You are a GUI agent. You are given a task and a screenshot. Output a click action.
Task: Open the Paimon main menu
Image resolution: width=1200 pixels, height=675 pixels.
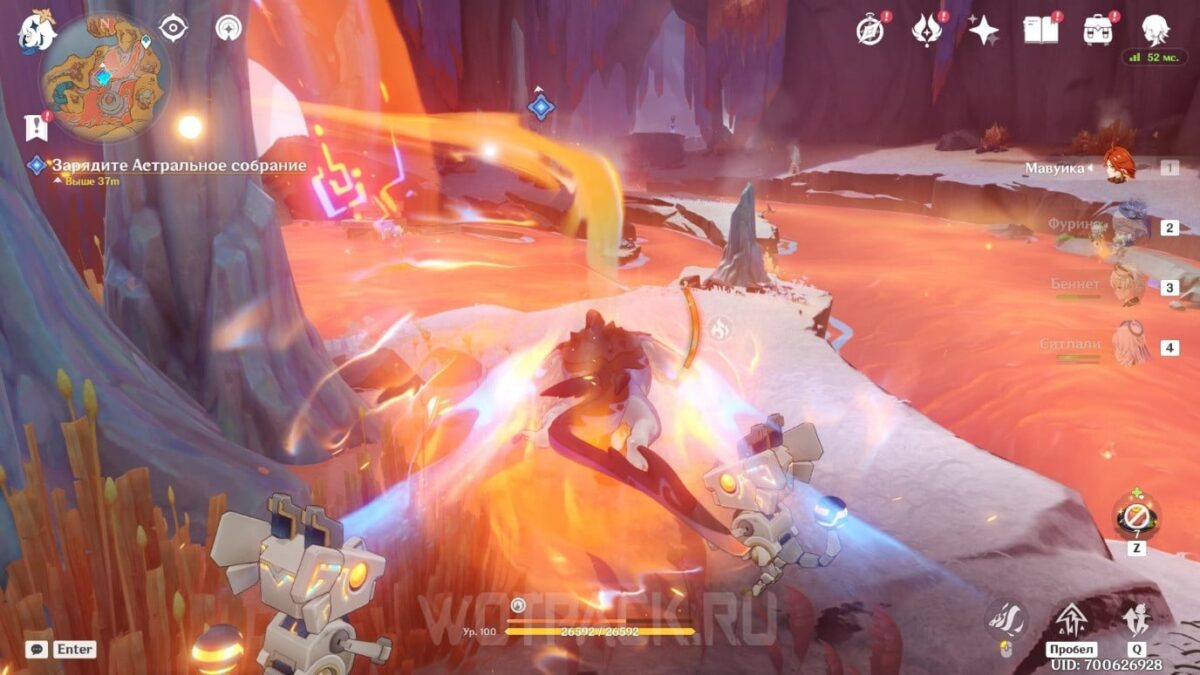36,31
